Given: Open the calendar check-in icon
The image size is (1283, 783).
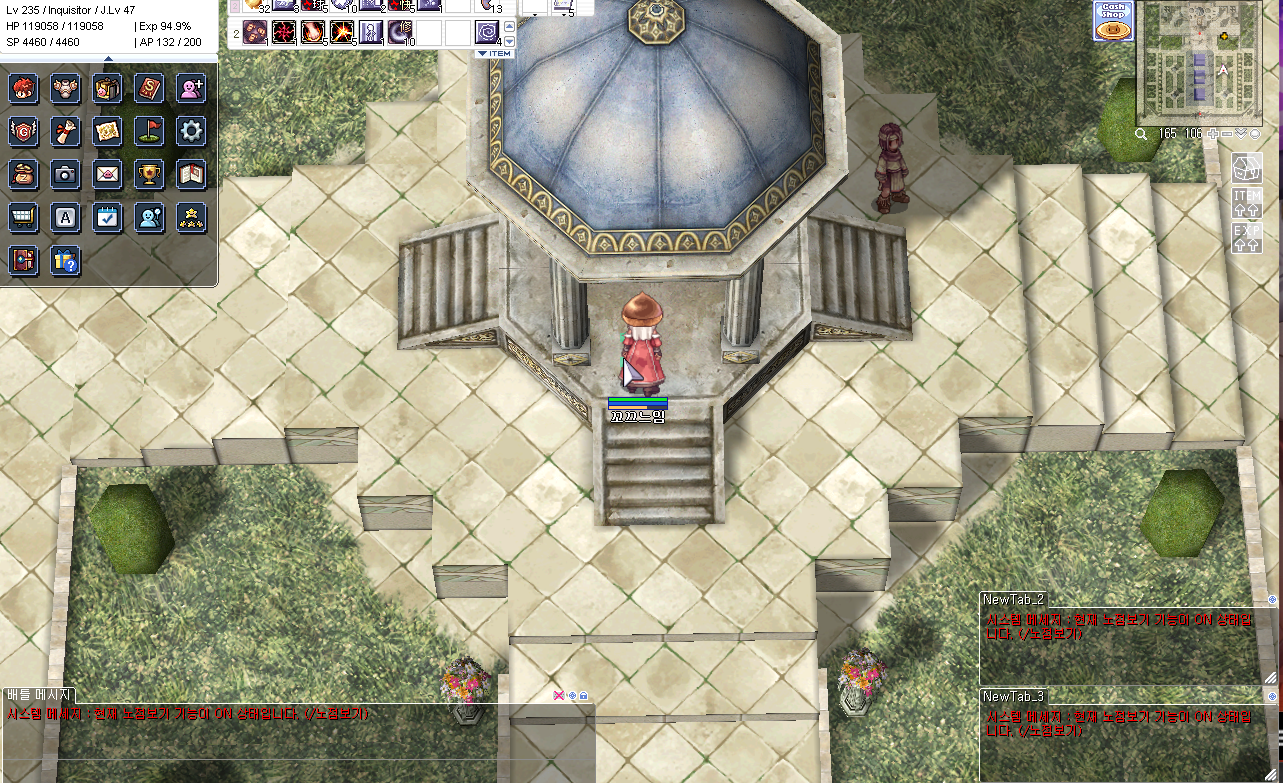Looking at the screenshot, I should coord(107,217).
